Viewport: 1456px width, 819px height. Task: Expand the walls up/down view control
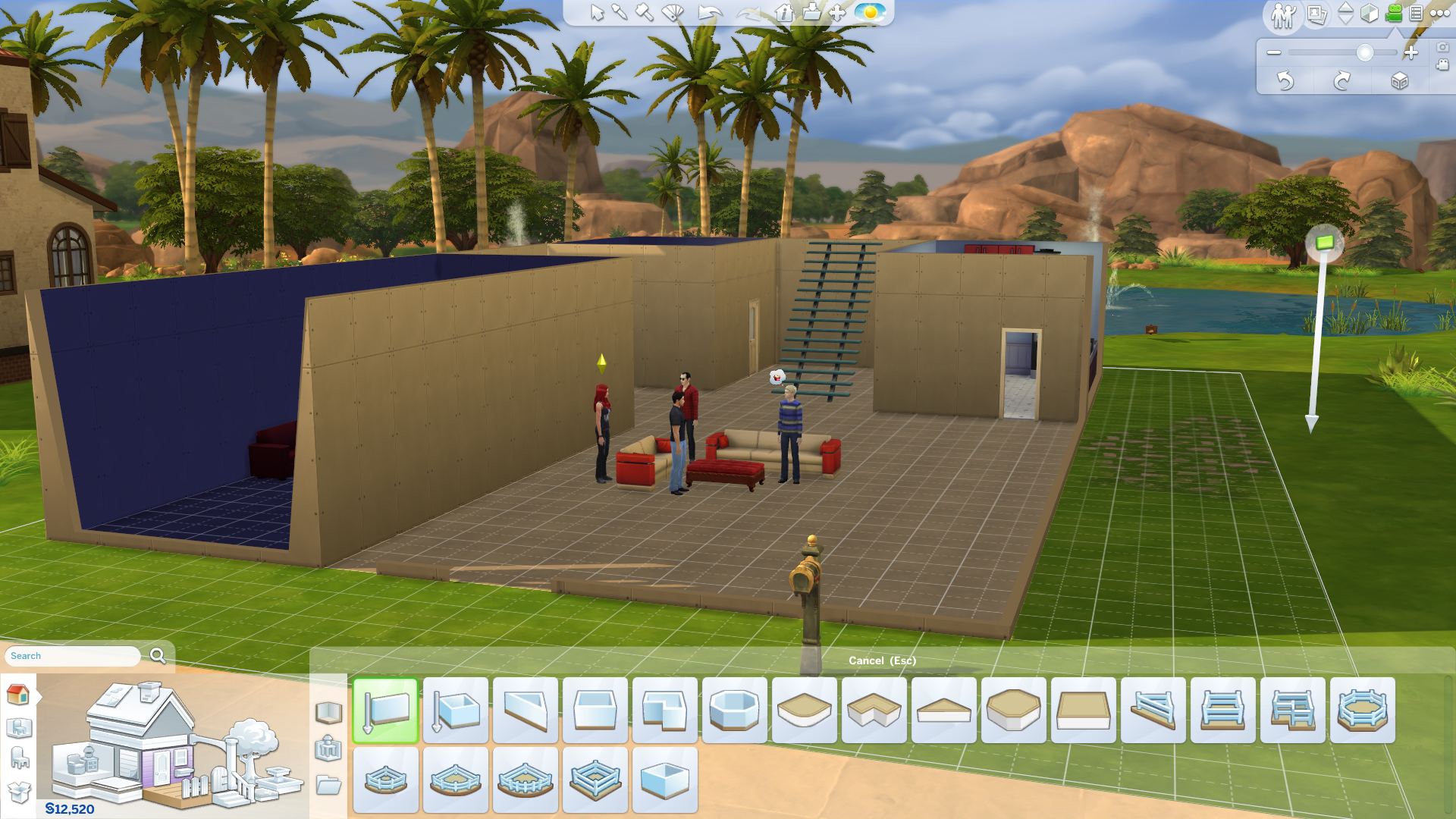[x=1345, y=12]
